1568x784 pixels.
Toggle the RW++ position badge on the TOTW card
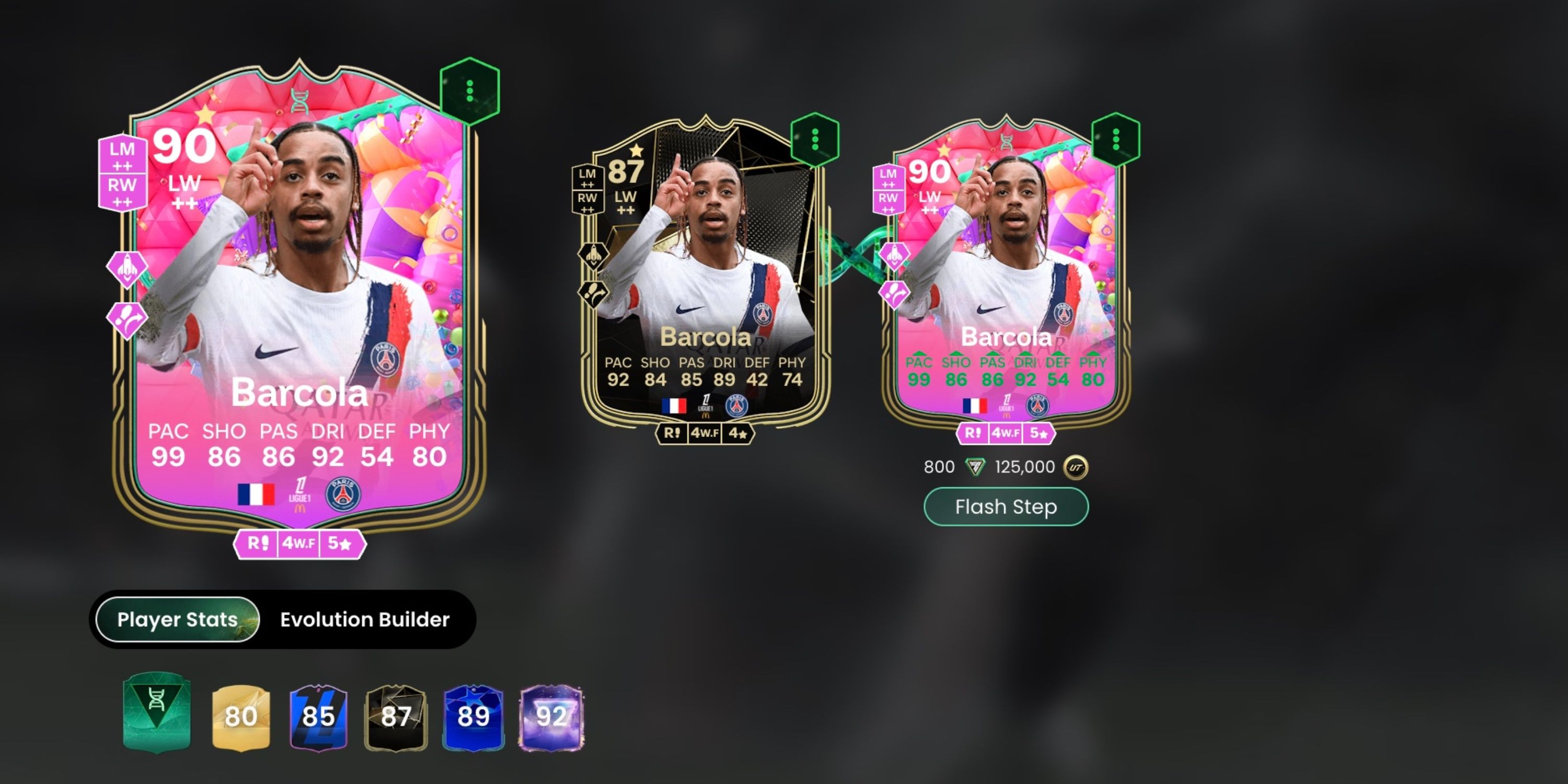[587, 201]
